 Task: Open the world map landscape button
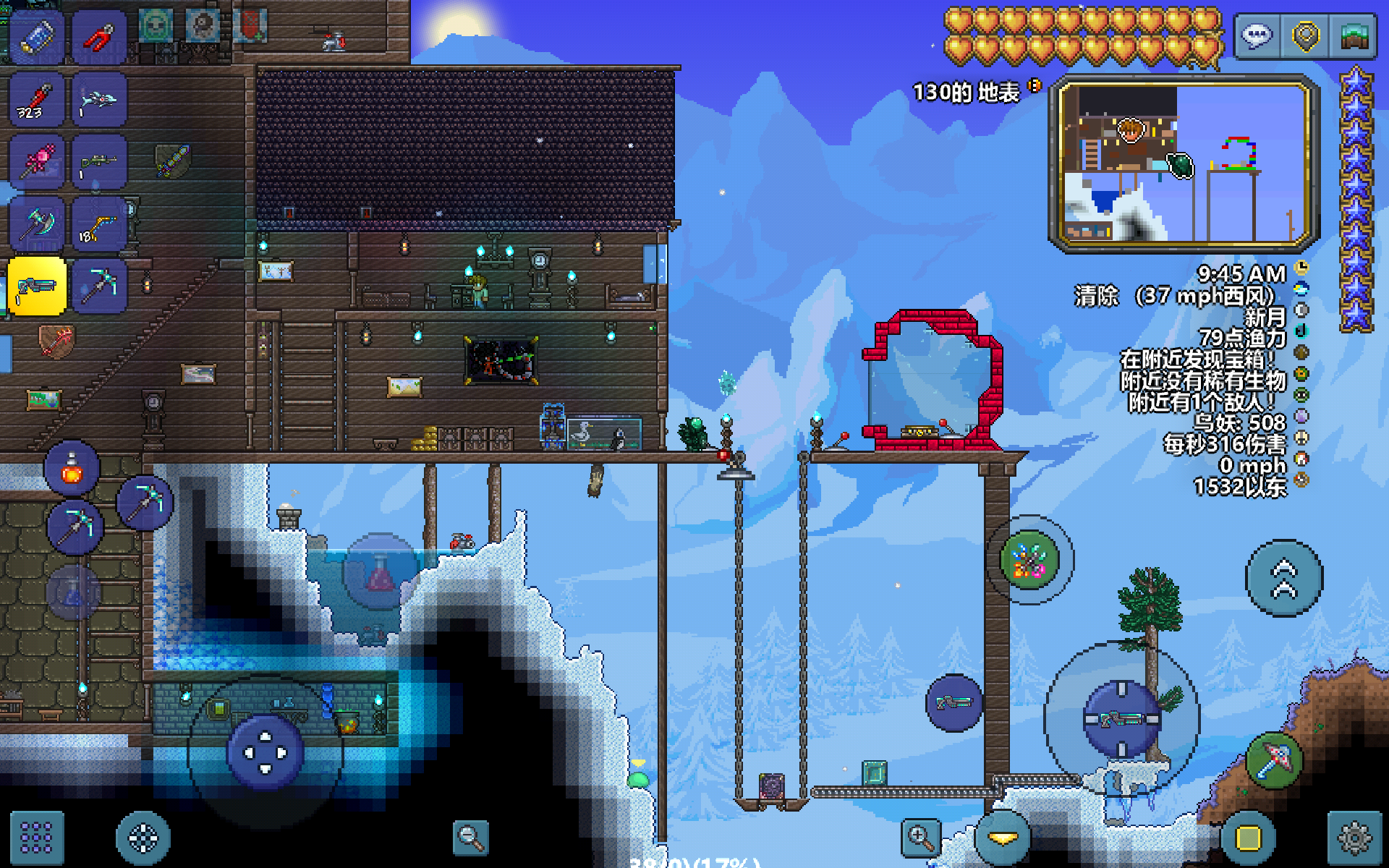(1354, 36)
